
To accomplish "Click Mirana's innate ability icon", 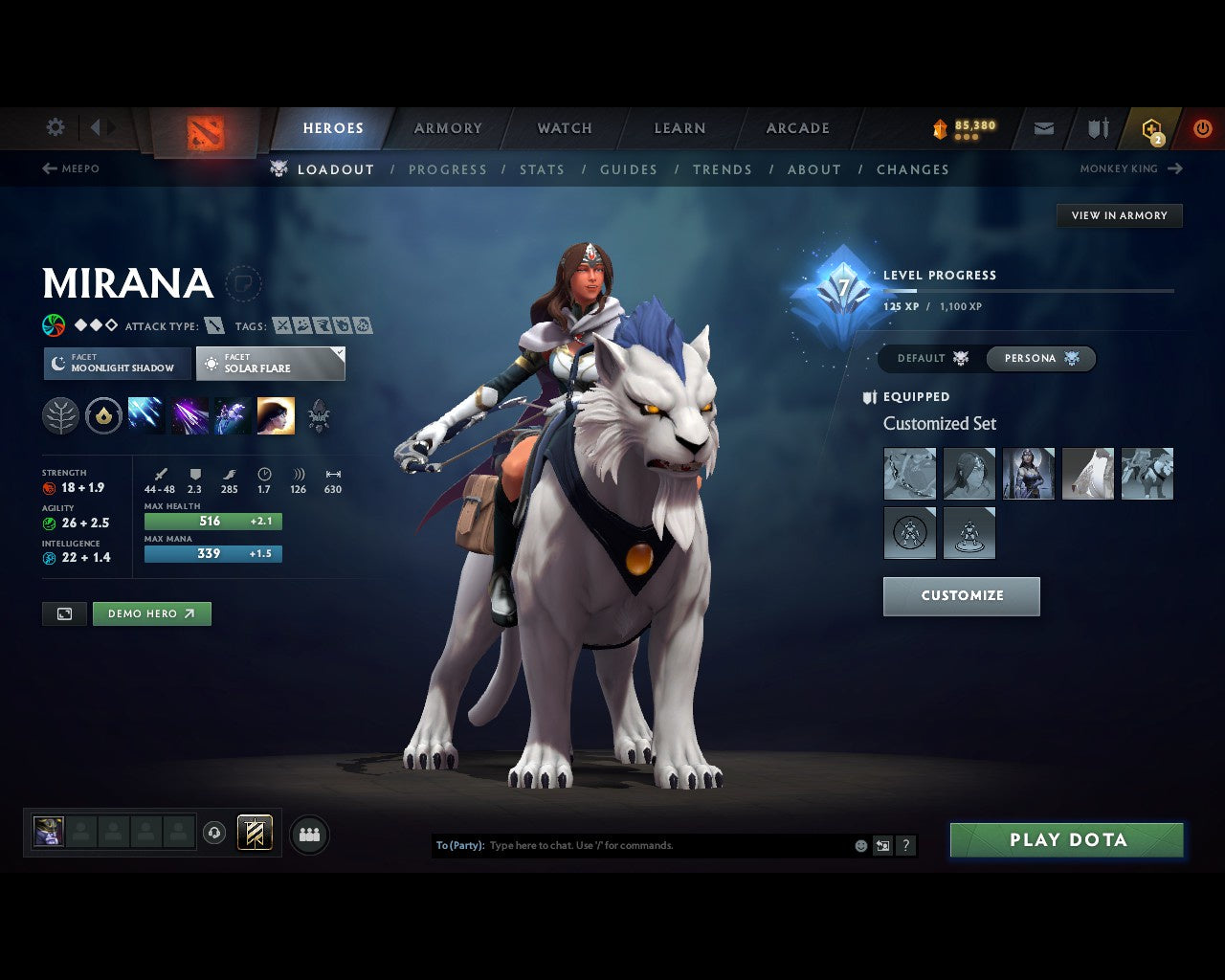I will pyautogui.click(x=103, y=414).
